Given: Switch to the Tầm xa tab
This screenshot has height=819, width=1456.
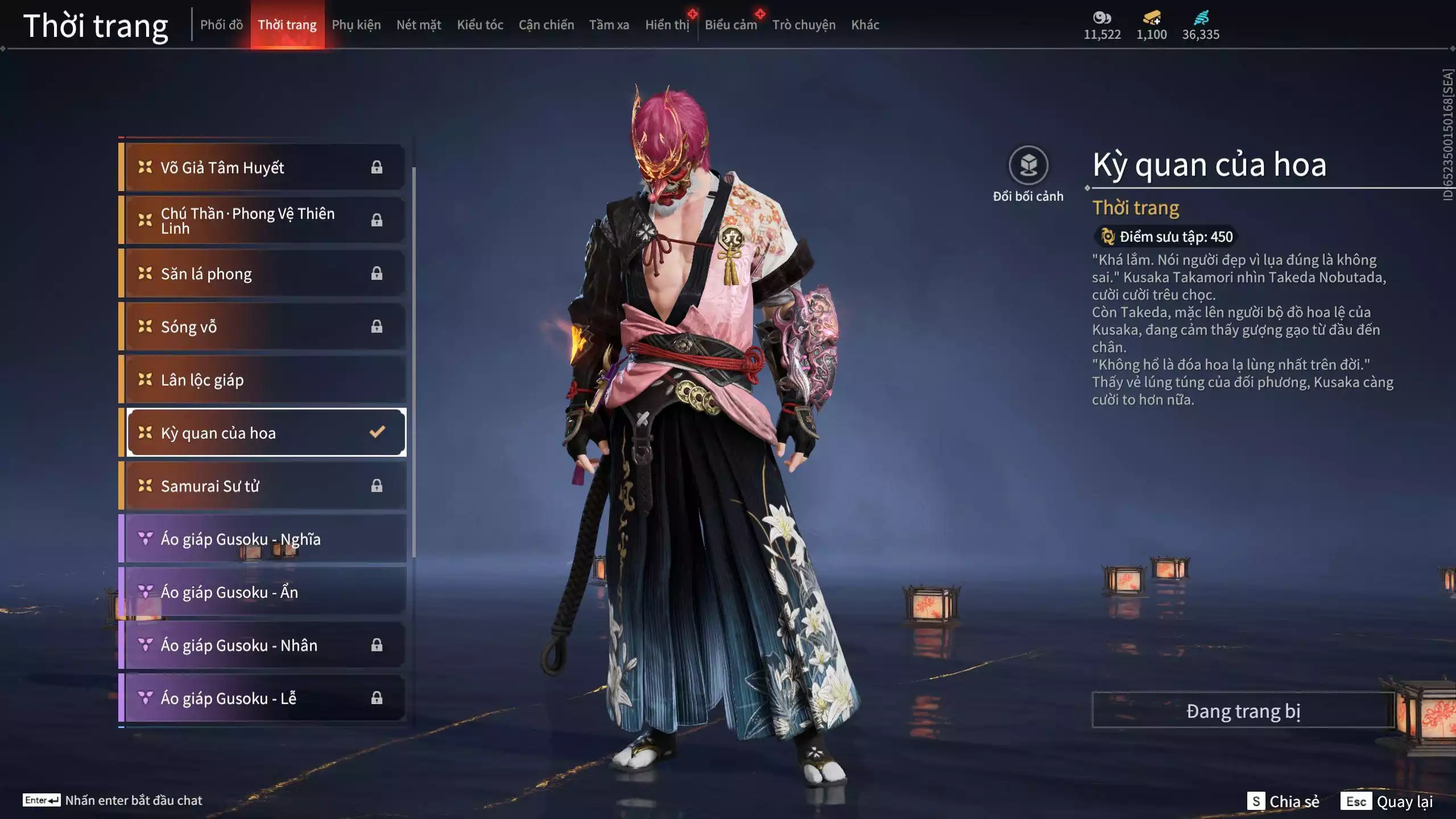Looking at the screenshot, I should 609,25.
